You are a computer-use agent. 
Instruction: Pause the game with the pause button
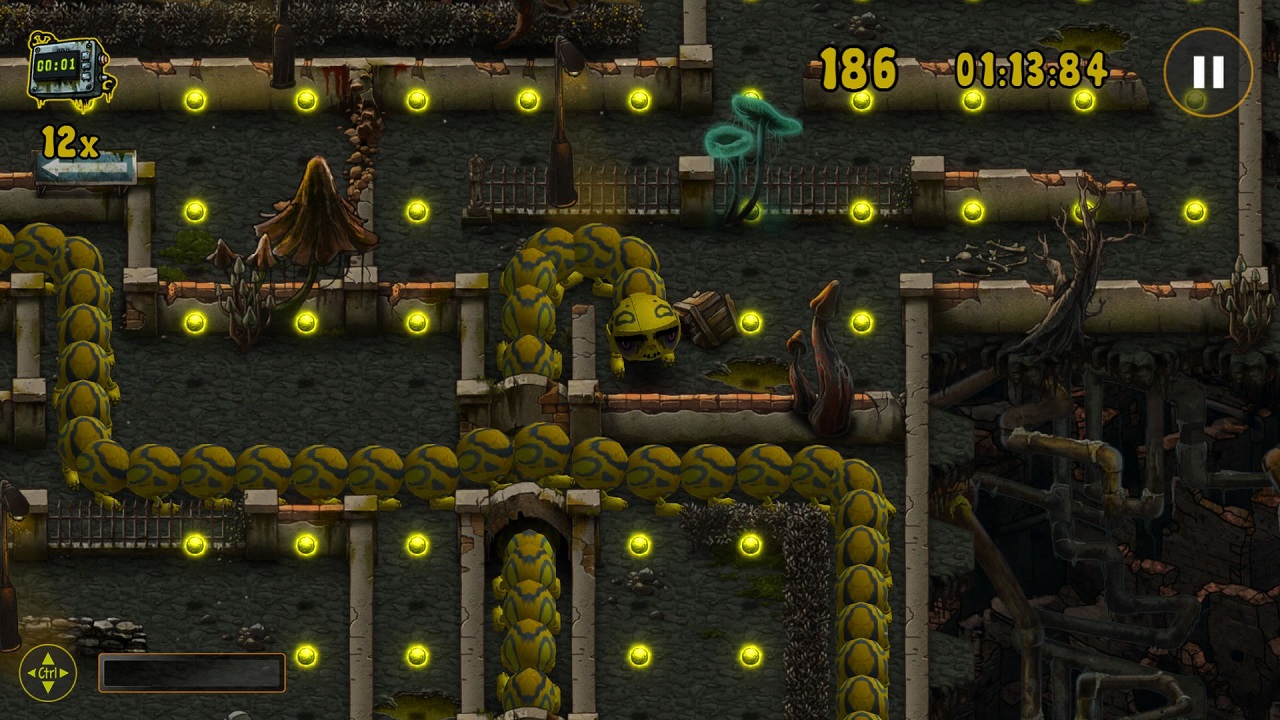pyautogui.click(x=1208, y=72)
